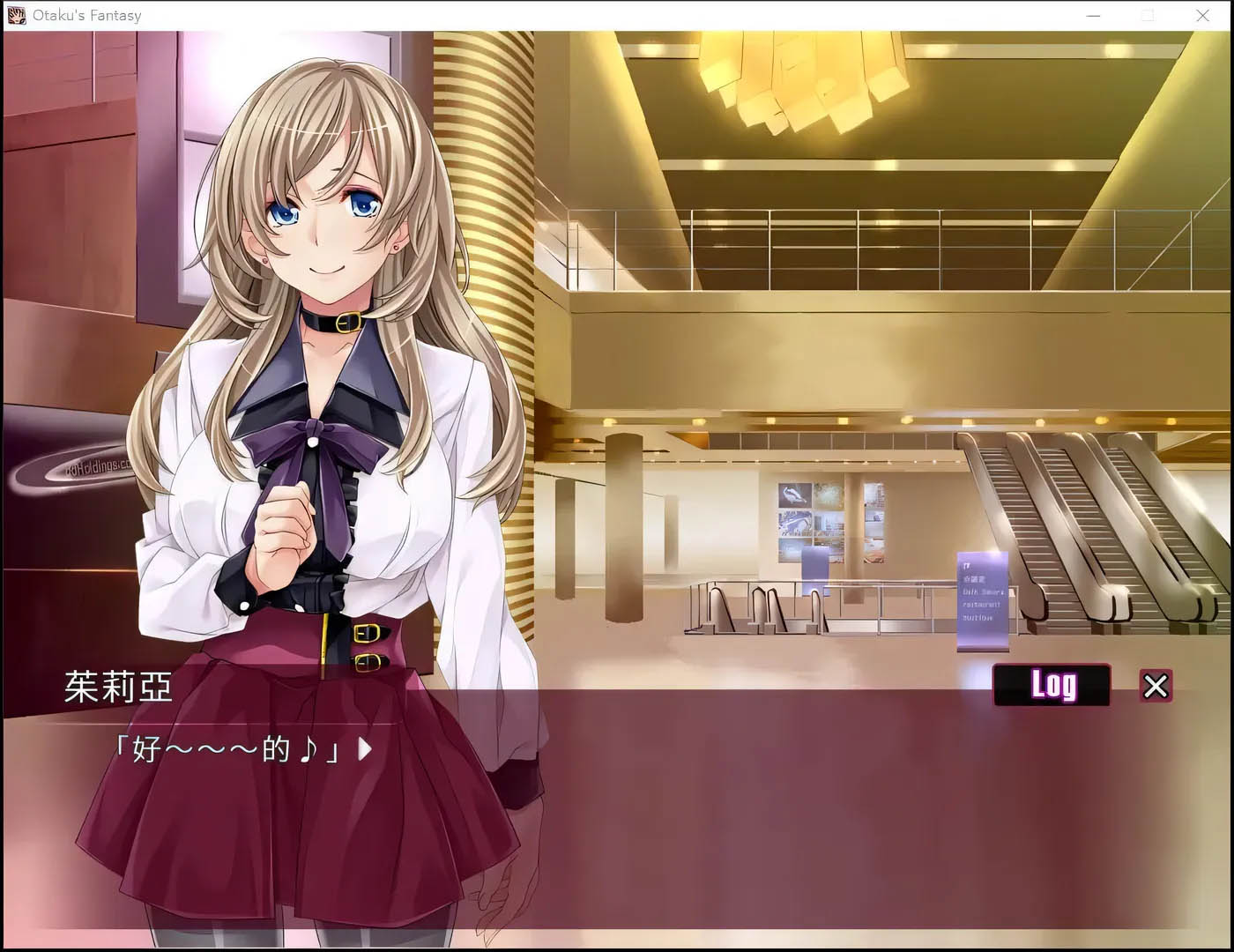Minimize the Otaku's Fantasy window
The image size is (1234, 952).
coord(1093,15)
